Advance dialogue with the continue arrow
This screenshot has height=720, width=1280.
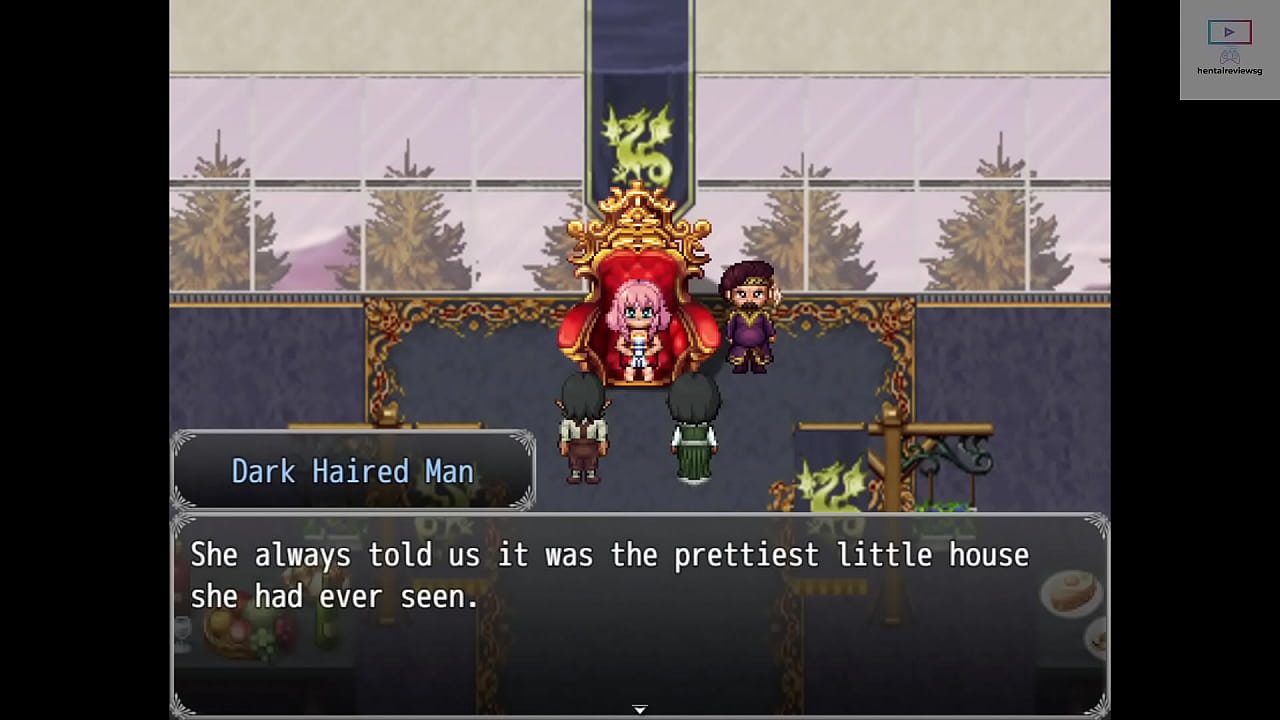640,709
